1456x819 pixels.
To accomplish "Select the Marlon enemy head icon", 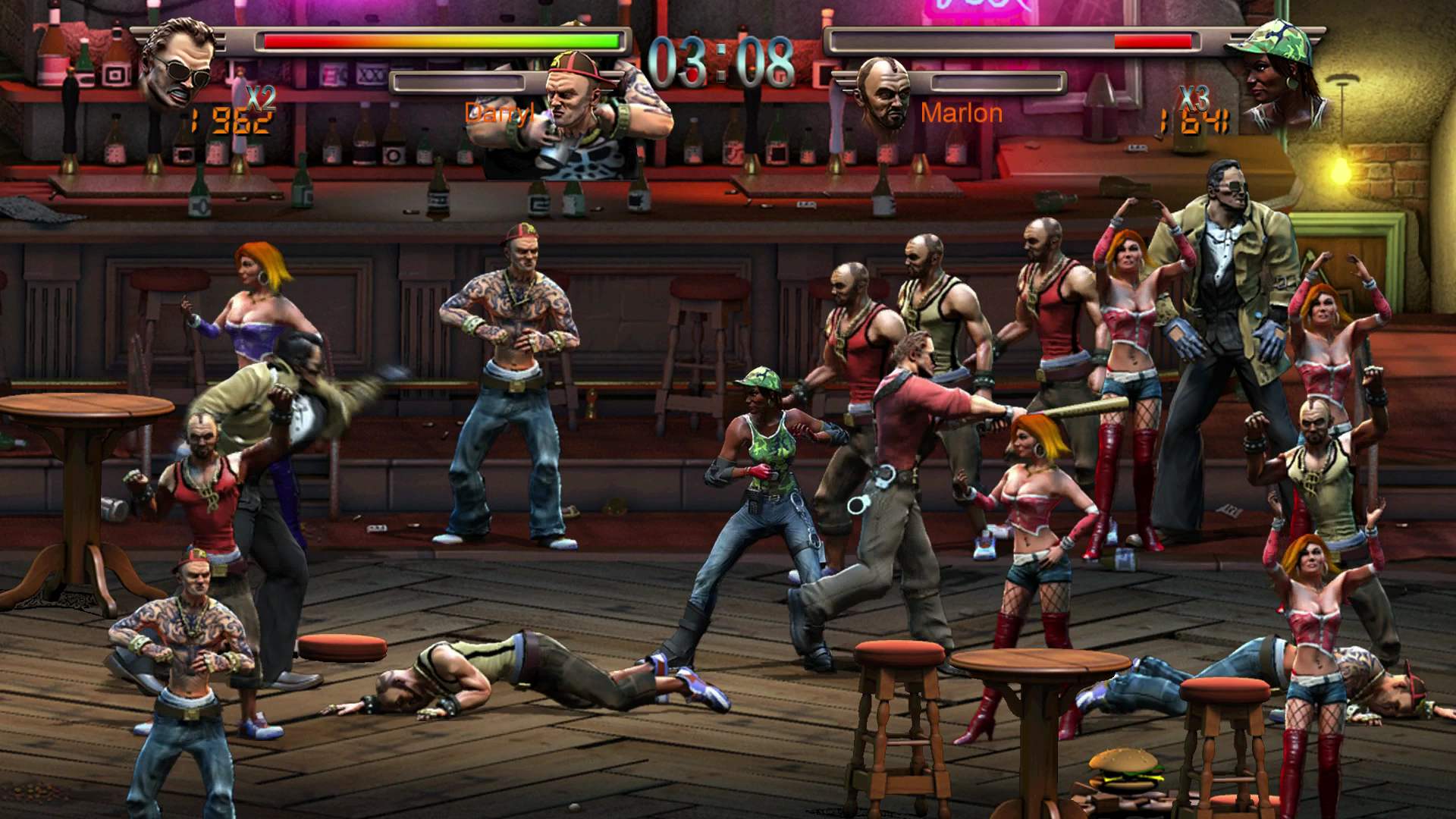I will 883,93.
